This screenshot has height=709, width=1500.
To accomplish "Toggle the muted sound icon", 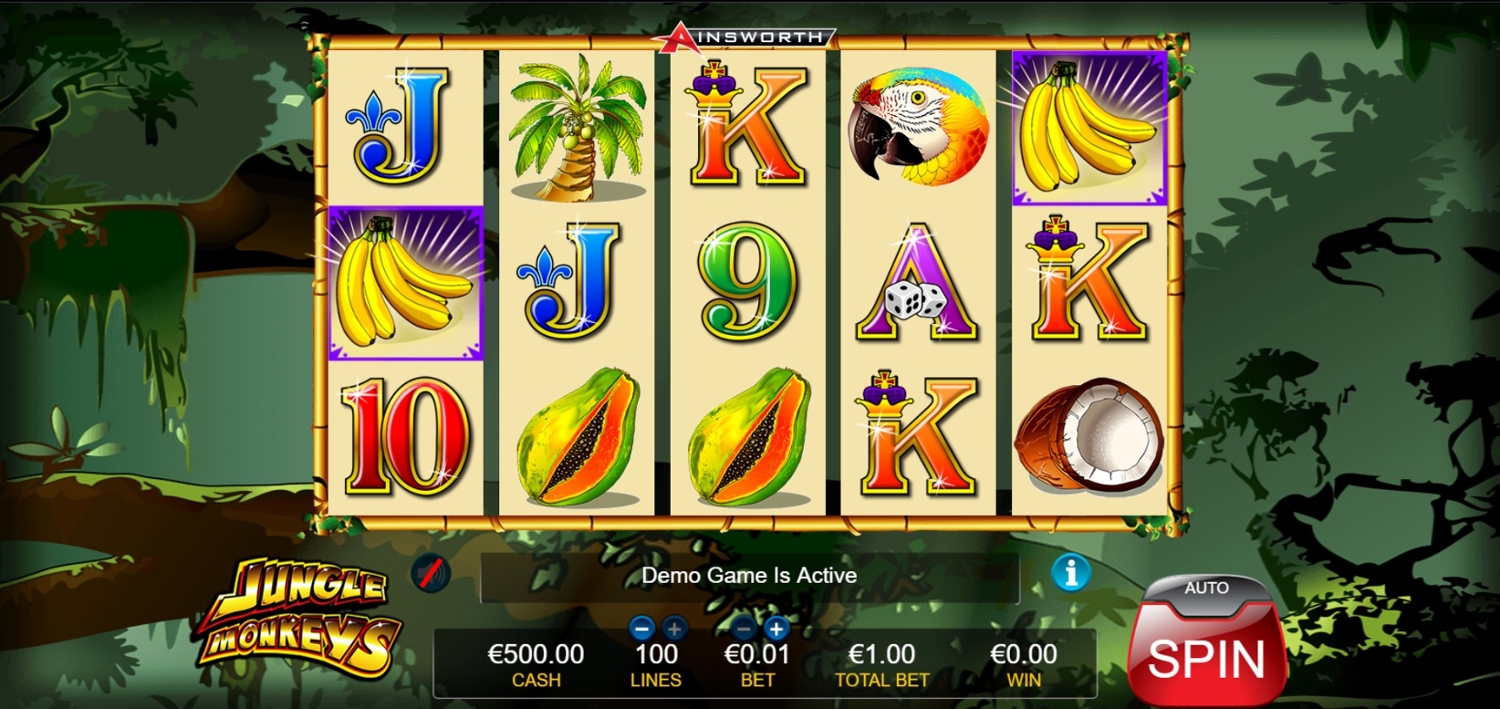I will (431, 573).
